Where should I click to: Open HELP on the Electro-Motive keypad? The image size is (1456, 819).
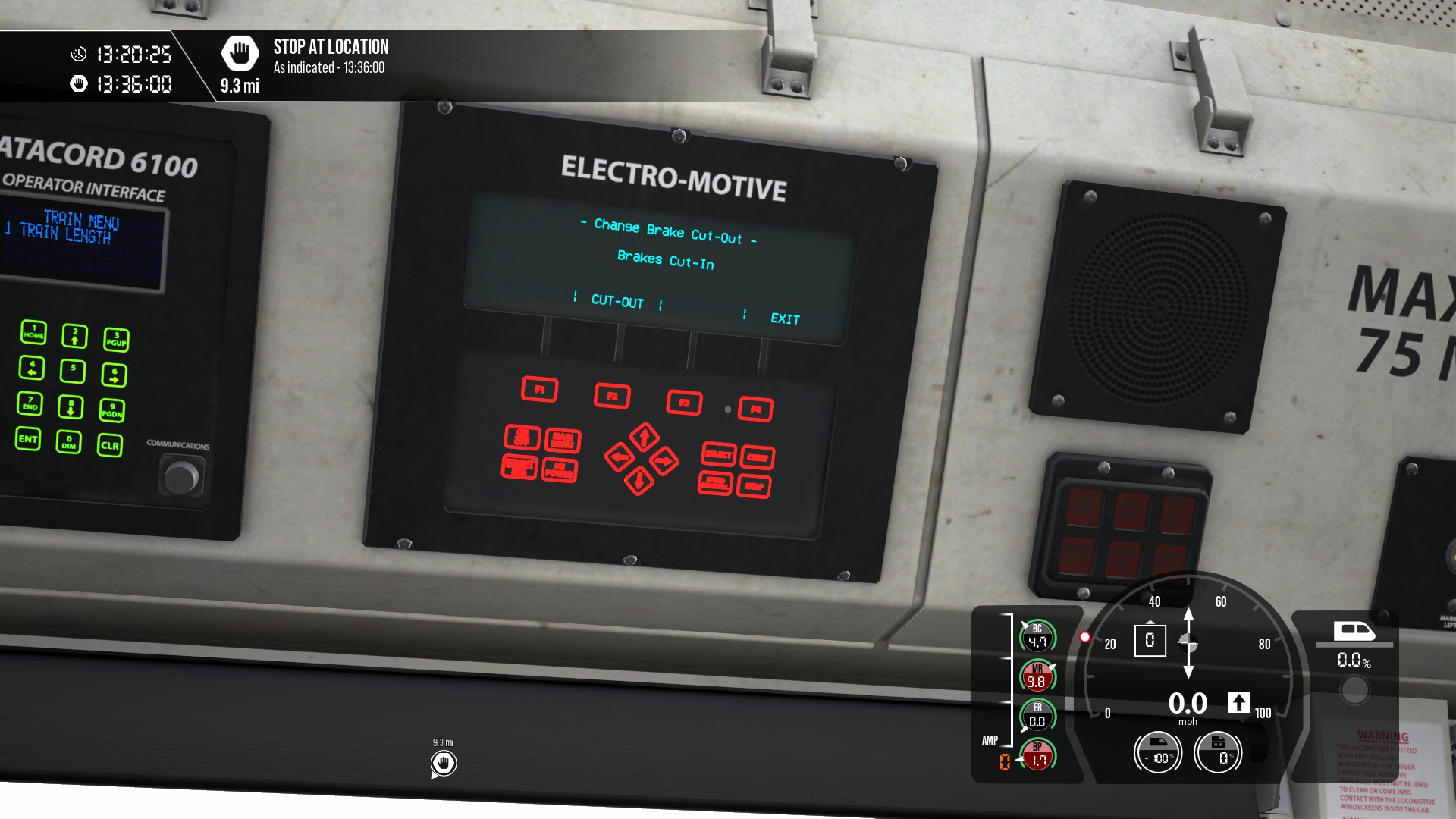tap(754, 486)
